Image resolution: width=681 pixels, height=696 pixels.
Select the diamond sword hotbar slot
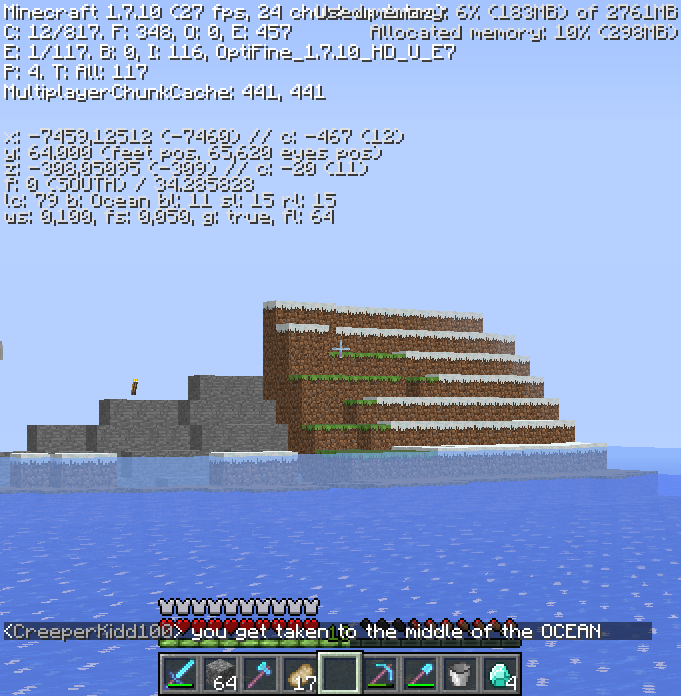(x=180, y=673)
